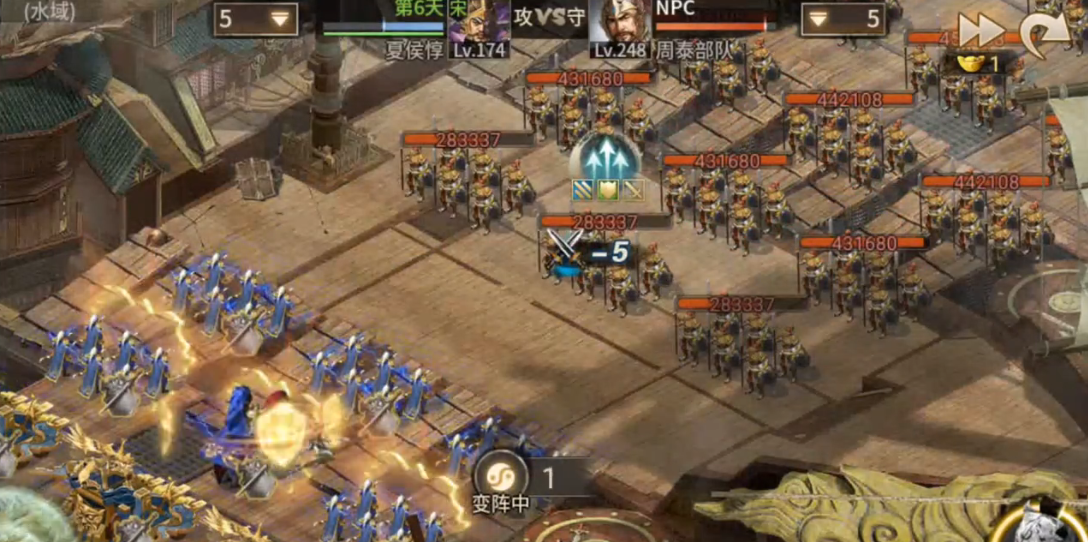Activate the gold-ringed portrait skill button
This screenshot has width=1088, height=542.
click(x=1056, y=518)
